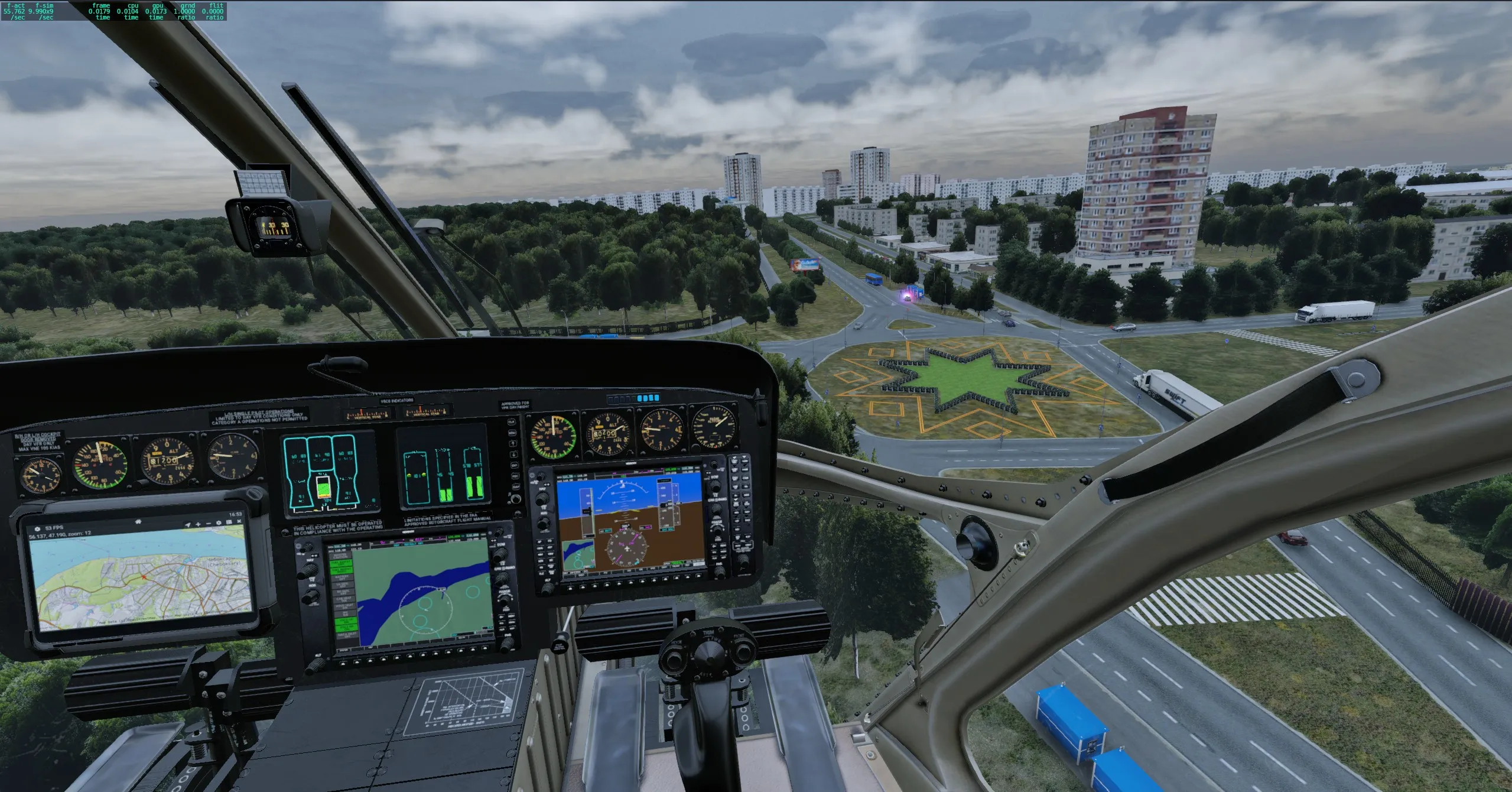Viewport: 1512px width, 792px height.
Task: Toggle the tablet's aircraft-tracking arrow icon
Action: pos(188,524)
